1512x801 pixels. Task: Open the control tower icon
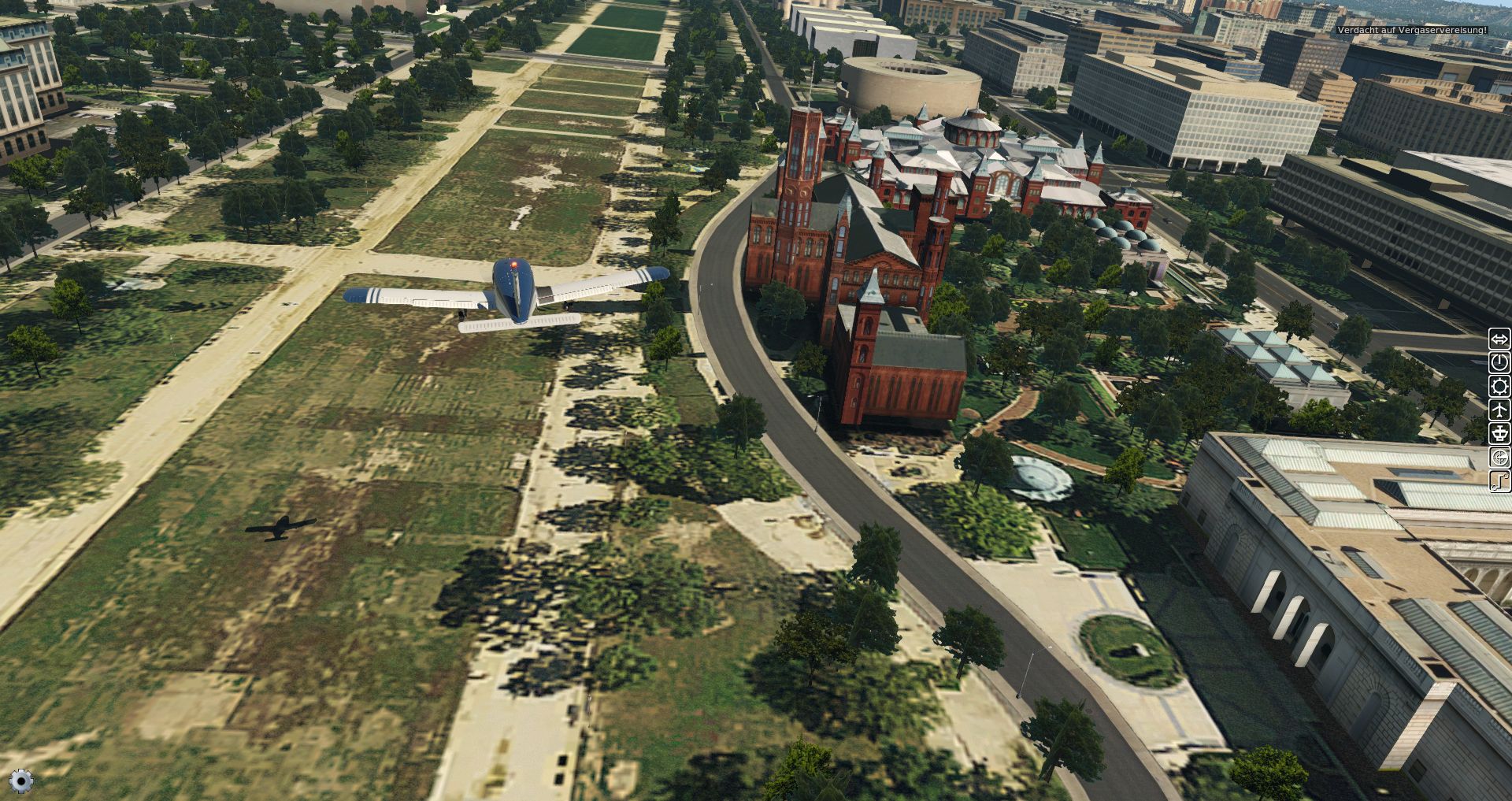click(1499, 434)
